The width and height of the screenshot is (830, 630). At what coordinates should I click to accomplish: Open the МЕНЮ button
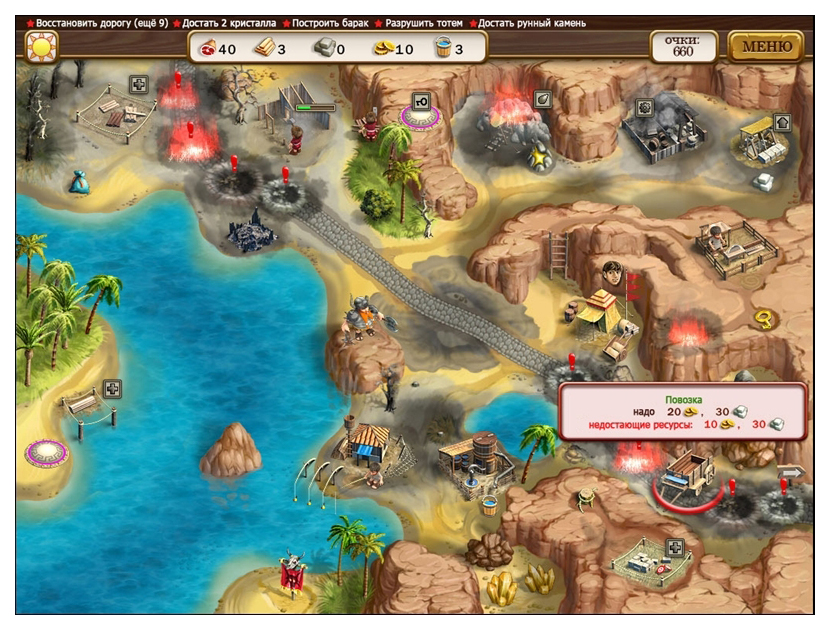[x=766, y=46]
